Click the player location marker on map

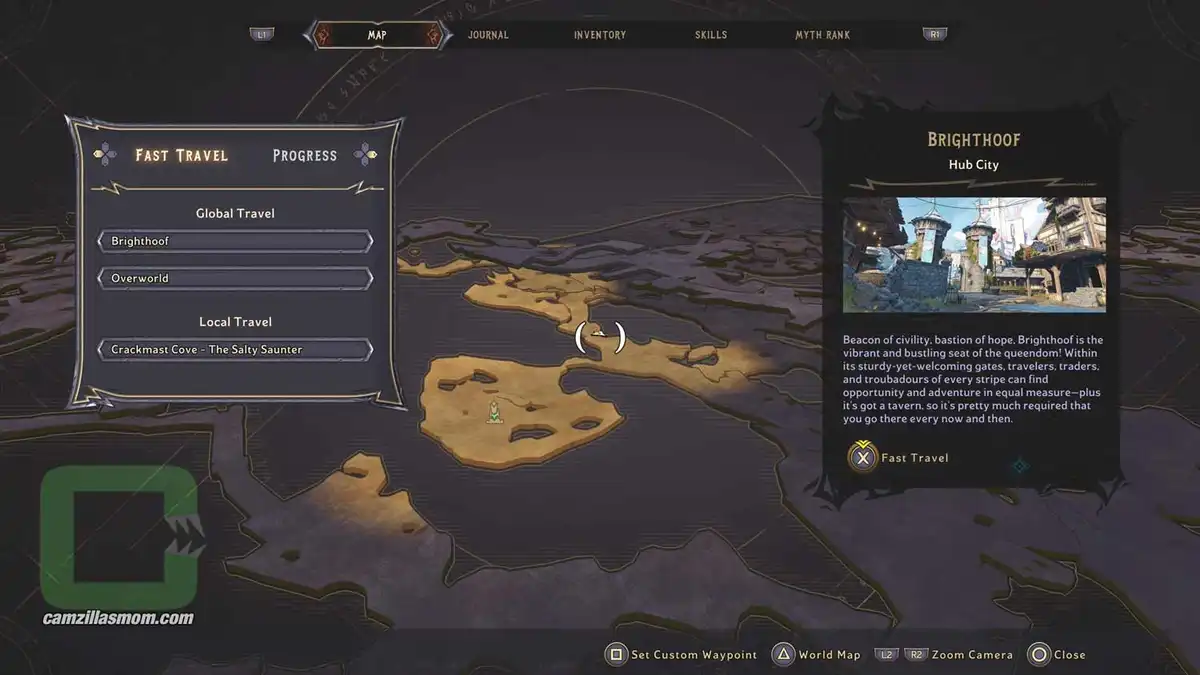click(x=494, y=411)
